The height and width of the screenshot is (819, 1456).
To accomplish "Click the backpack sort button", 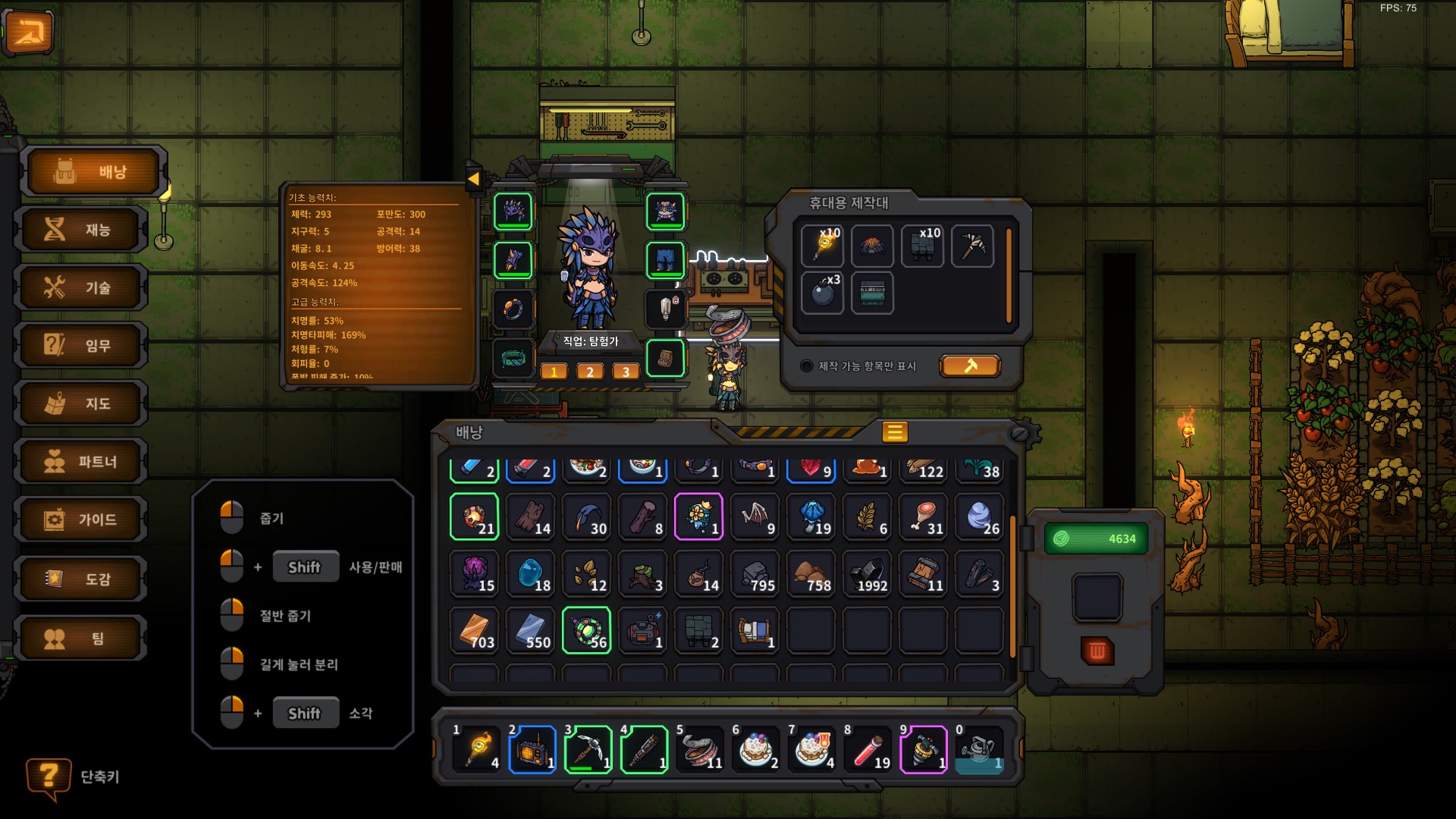I will pos(895,432).
